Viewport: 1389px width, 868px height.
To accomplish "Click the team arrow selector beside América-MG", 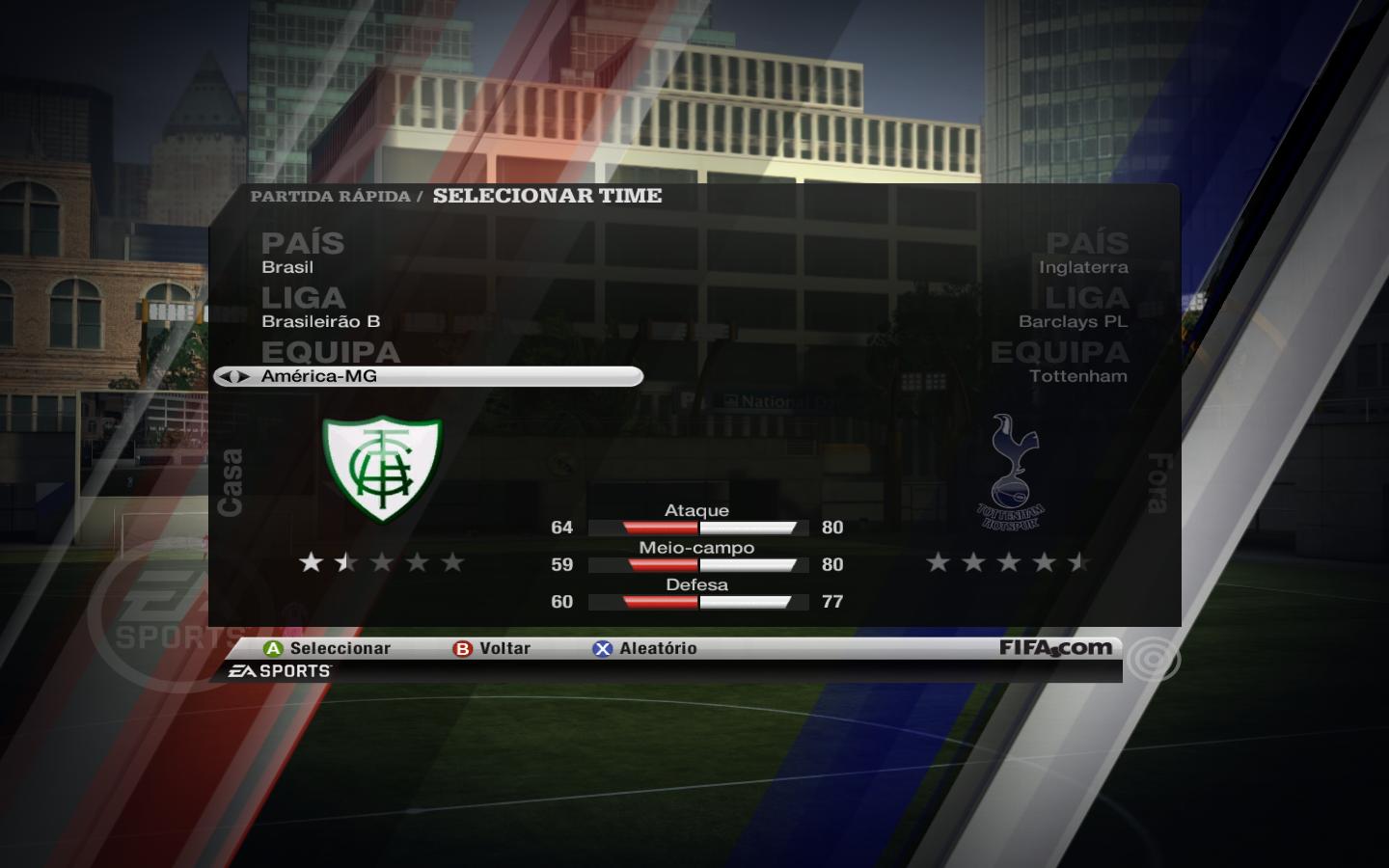I will [232, 376].
